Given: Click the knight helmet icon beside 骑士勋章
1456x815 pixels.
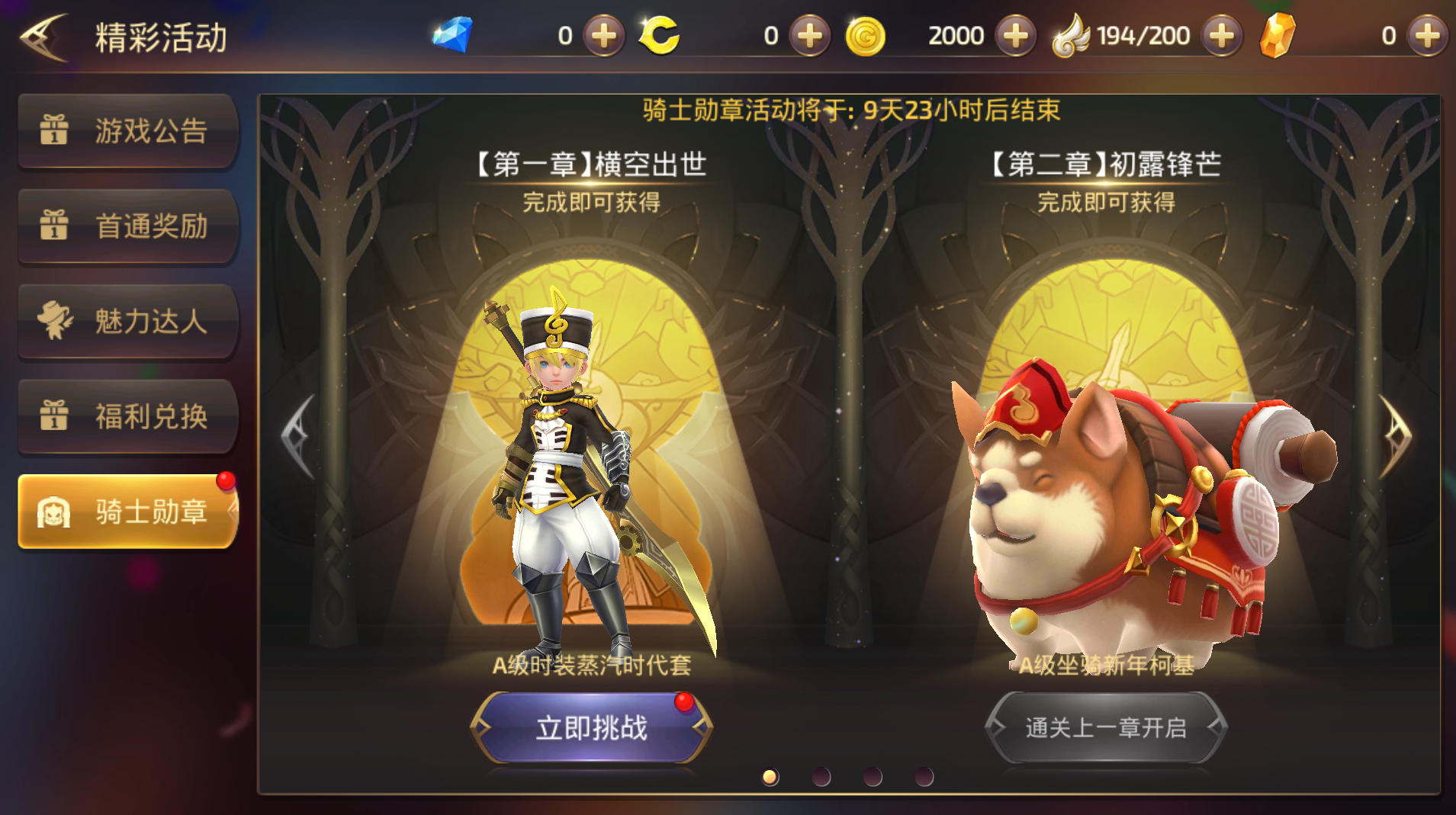Looking at the screenshot, I should (x=52, y=512).
